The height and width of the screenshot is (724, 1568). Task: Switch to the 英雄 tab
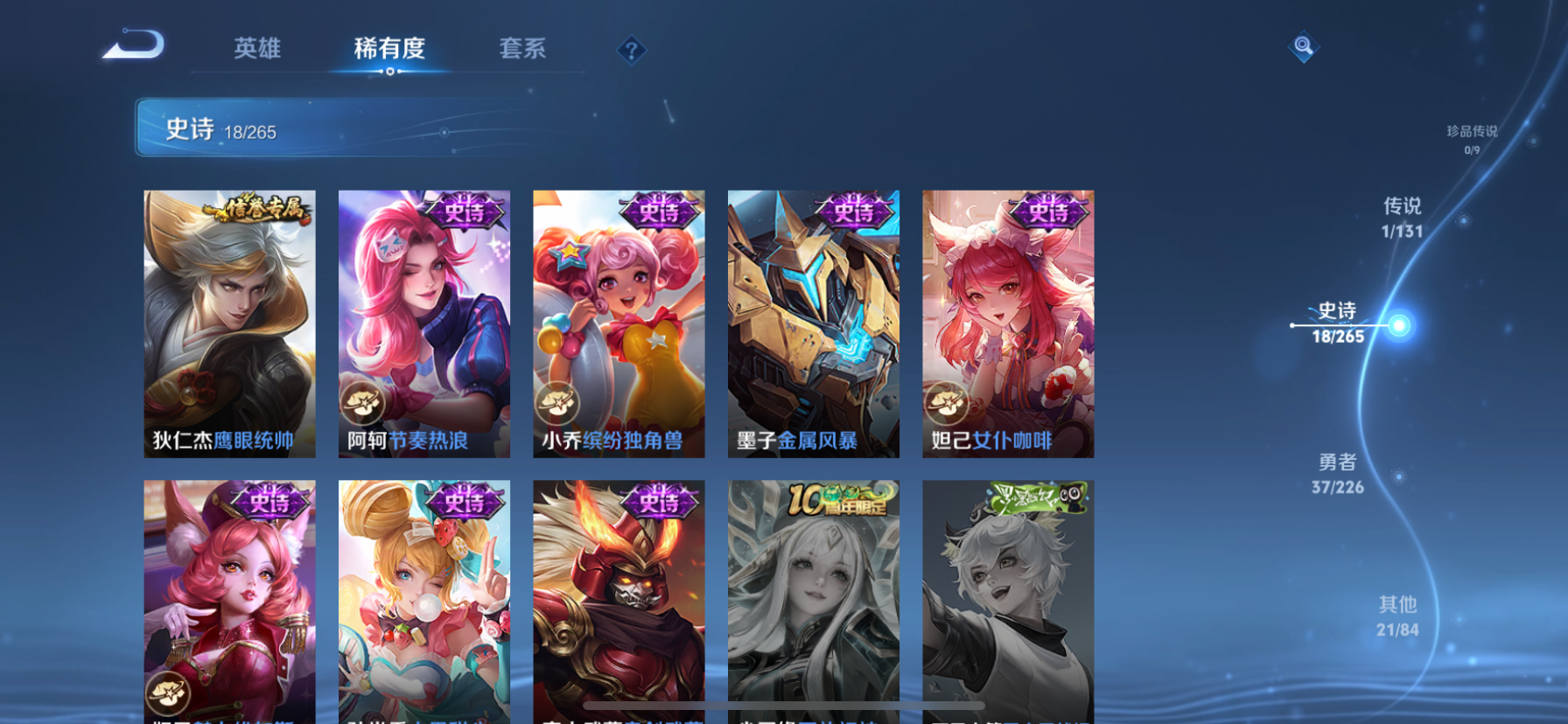click(255, 50)
